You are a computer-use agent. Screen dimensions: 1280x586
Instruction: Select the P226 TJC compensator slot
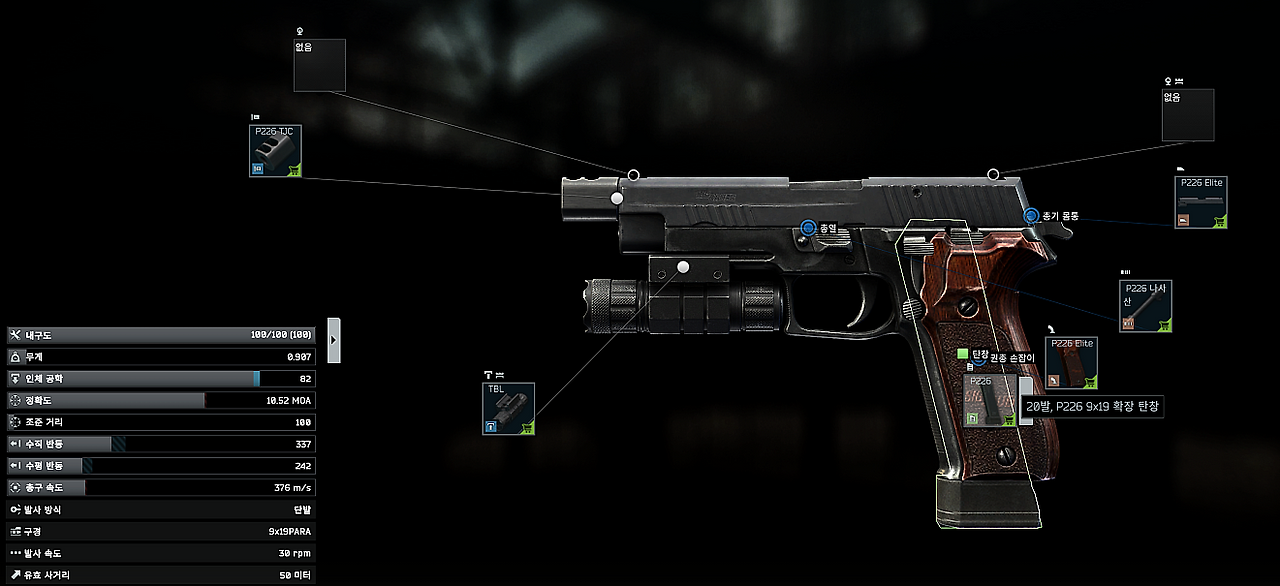[x=275, y=151]
